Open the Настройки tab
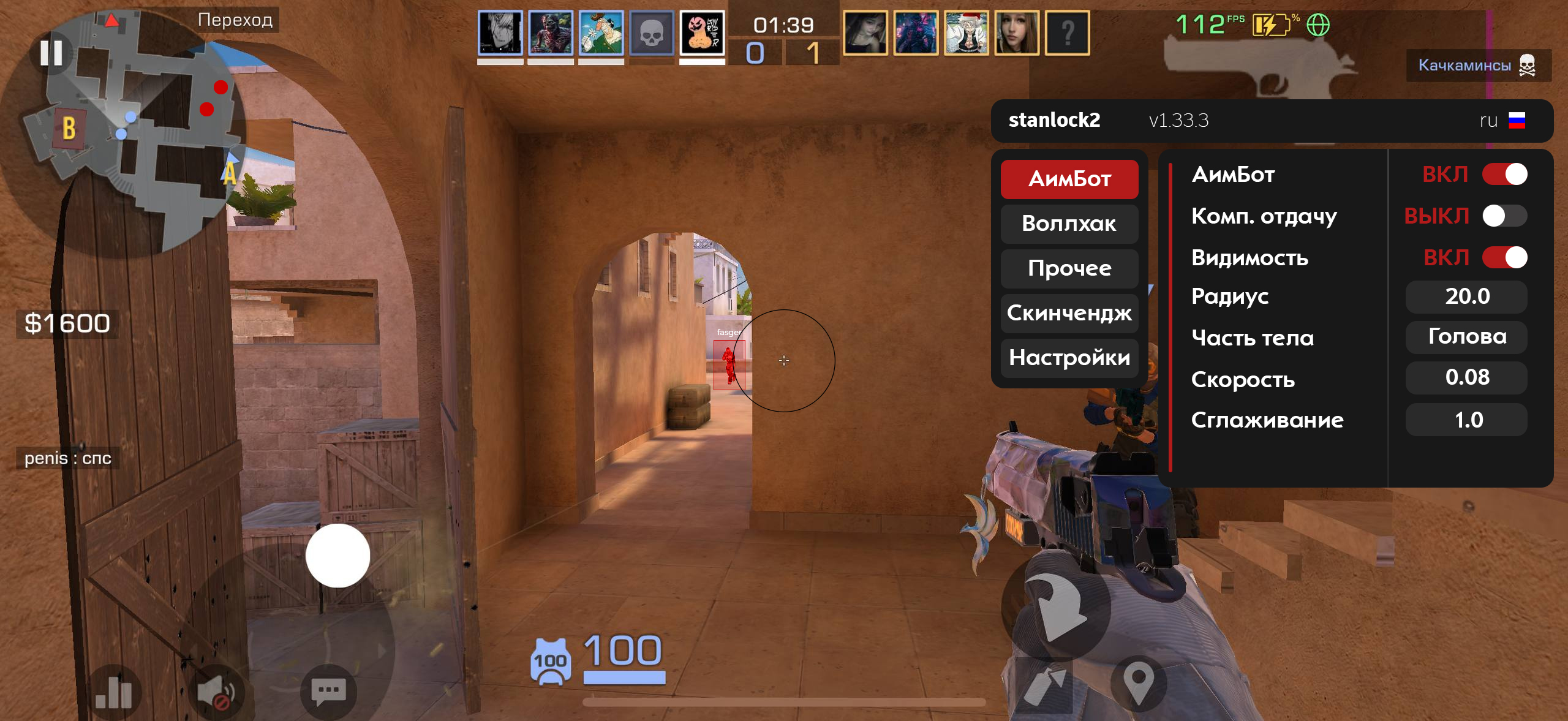The width and height of the screenshot is (1568, 721). [1069, 358]
